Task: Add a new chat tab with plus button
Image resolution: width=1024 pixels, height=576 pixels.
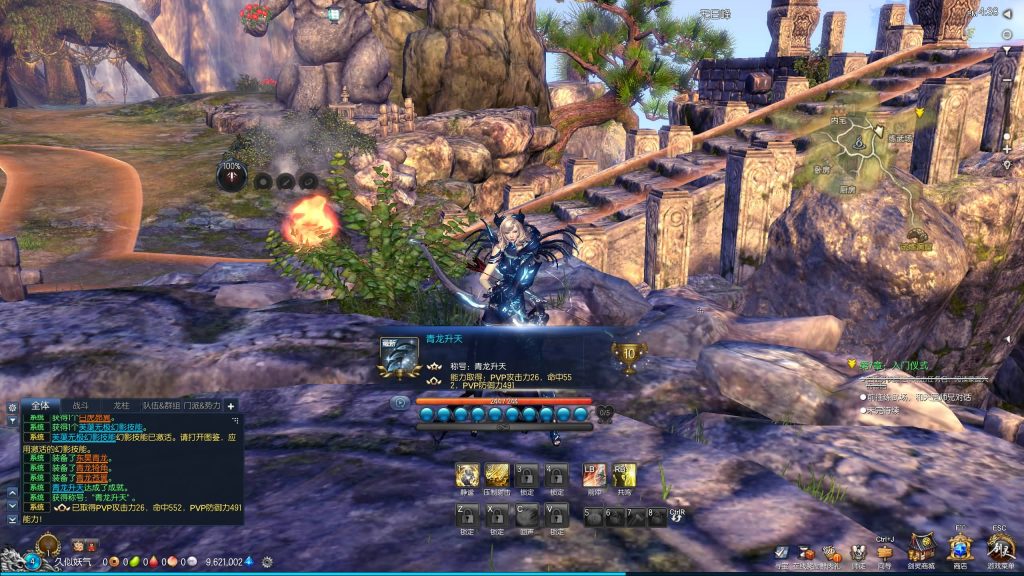Action: pos(232,406)
